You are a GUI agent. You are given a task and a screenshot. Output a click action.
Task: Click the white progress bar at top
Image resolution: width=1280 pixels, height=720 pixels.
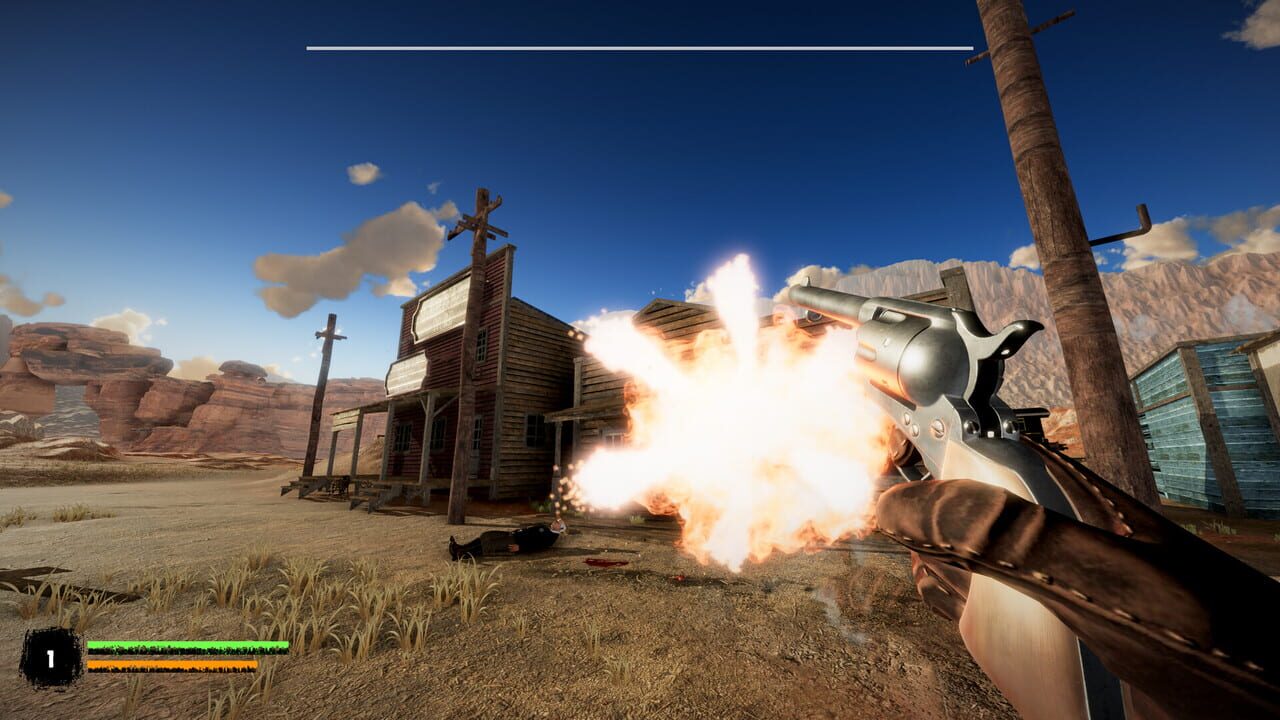click(x=640, y=45)
